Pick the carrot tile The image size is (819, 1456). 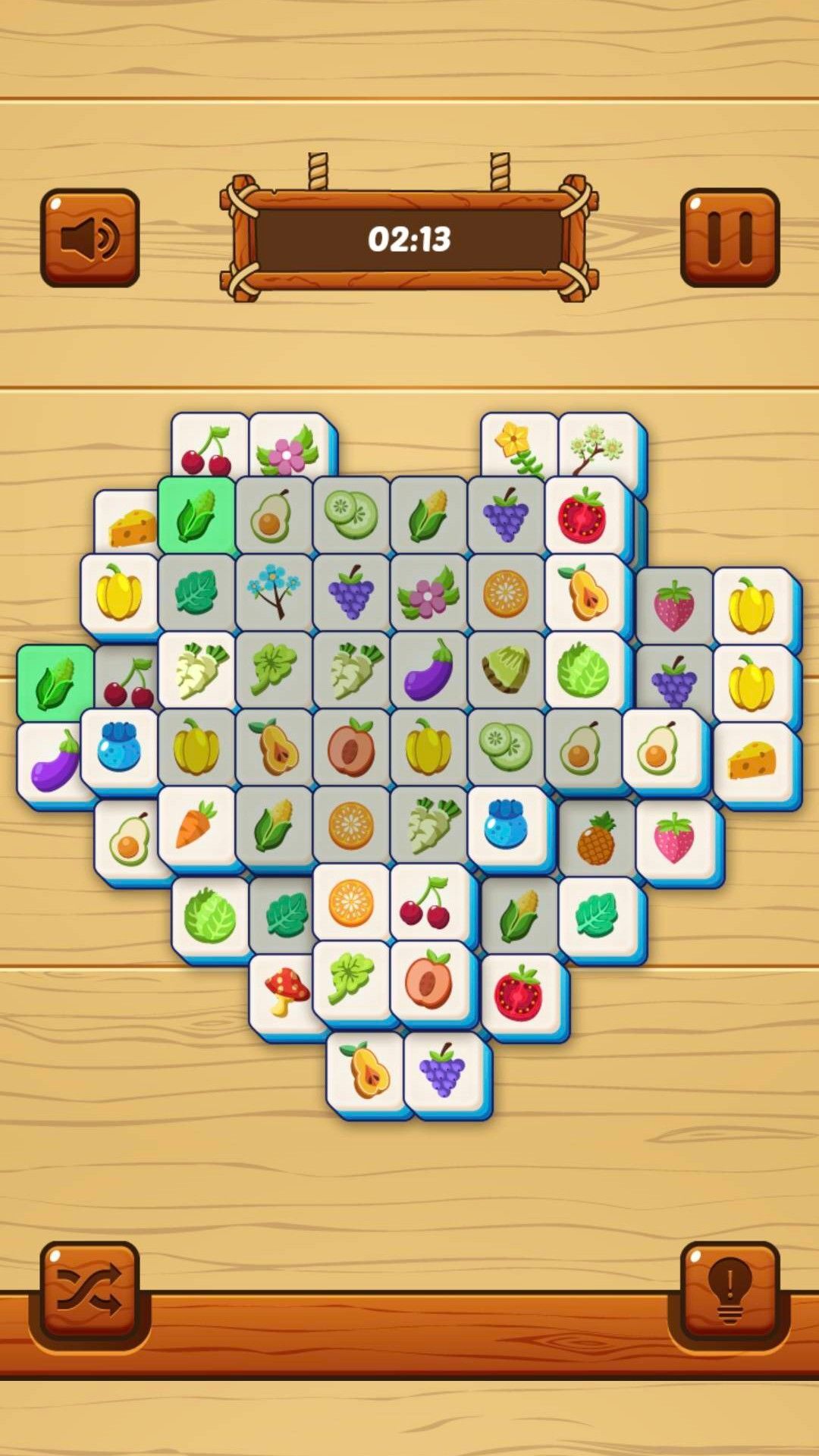click(x=196, y=825)
